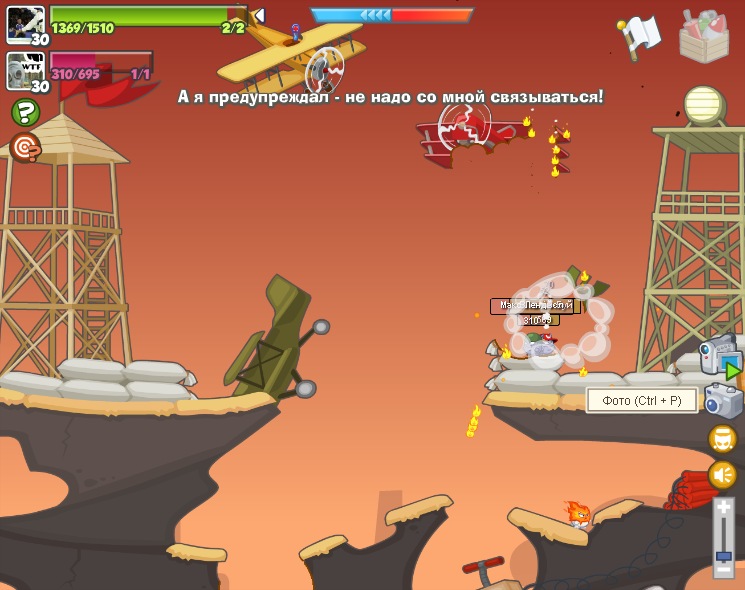The height and width of the screenshot is (590, 745).
Task: Zoom in with the plus button
Action: tap(724, 508)
